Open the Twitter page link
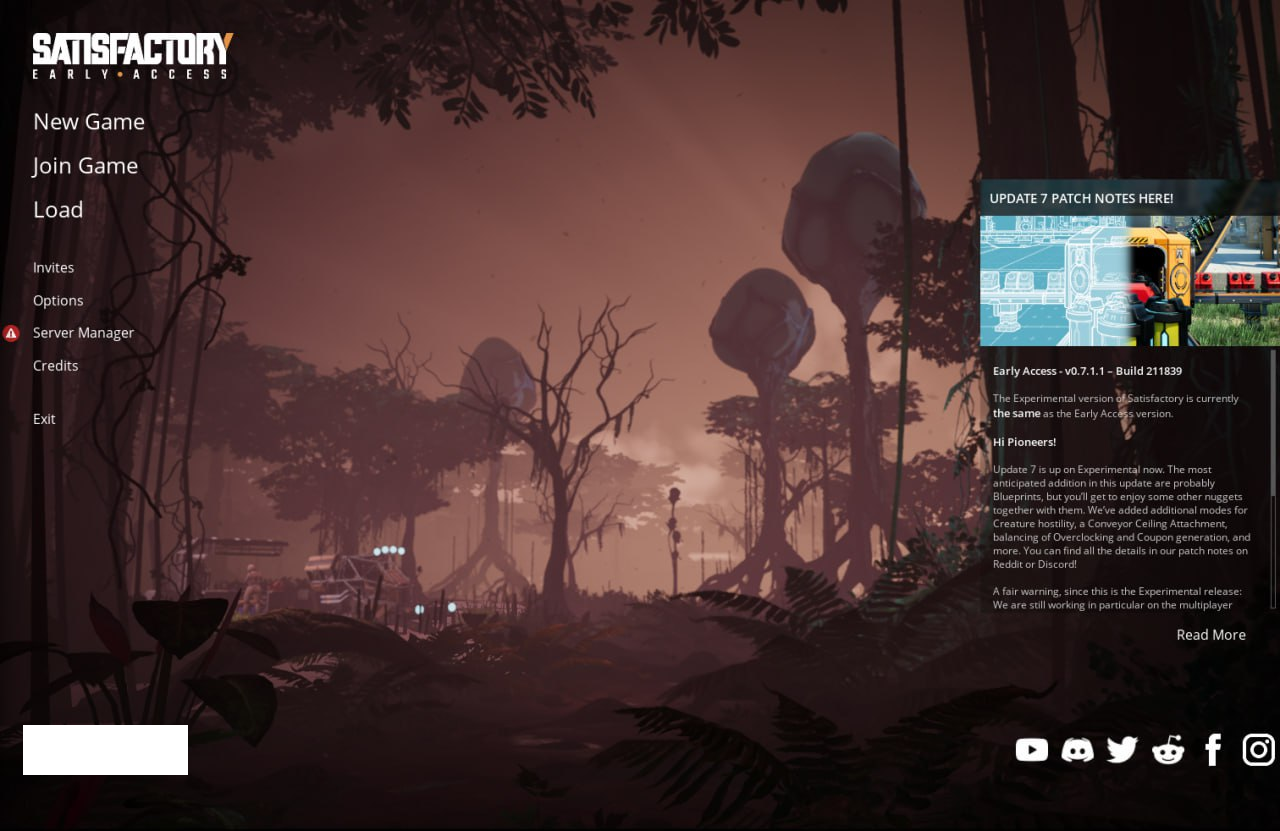Viewport: 1280px width, 831px height. pos(1122,750)
